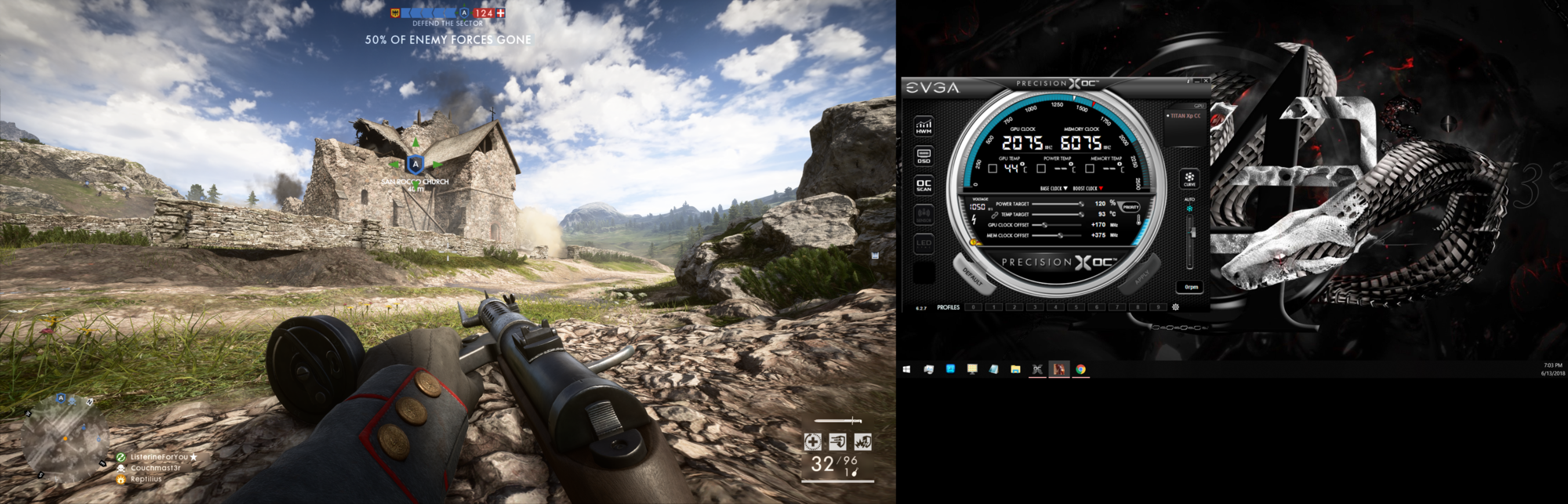Select the middle gadget icon
The width and height of the screenshot is (1568, 504).
click(x=837, y=442)
